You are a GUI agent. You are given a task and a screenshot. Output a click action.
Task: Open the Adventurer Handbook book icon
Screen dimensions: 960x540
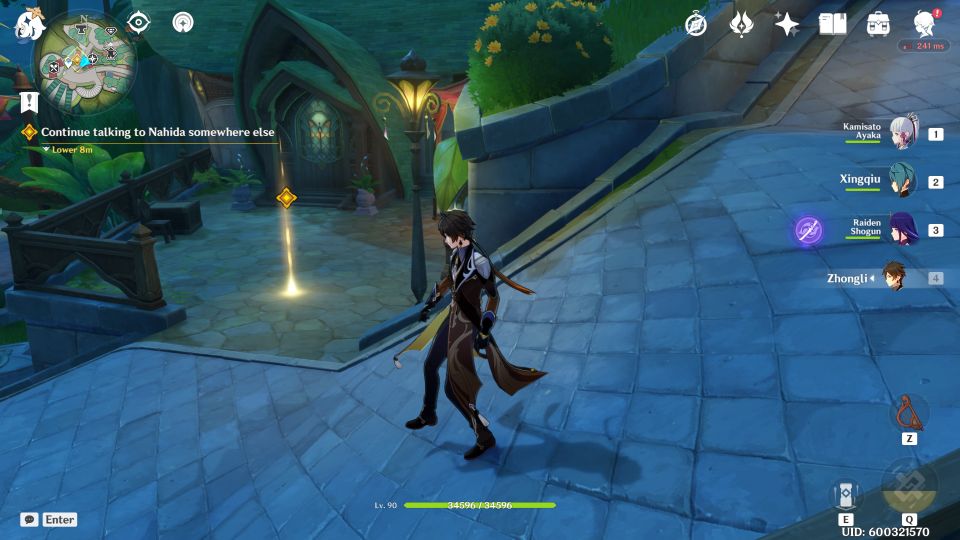coord(832,24)
